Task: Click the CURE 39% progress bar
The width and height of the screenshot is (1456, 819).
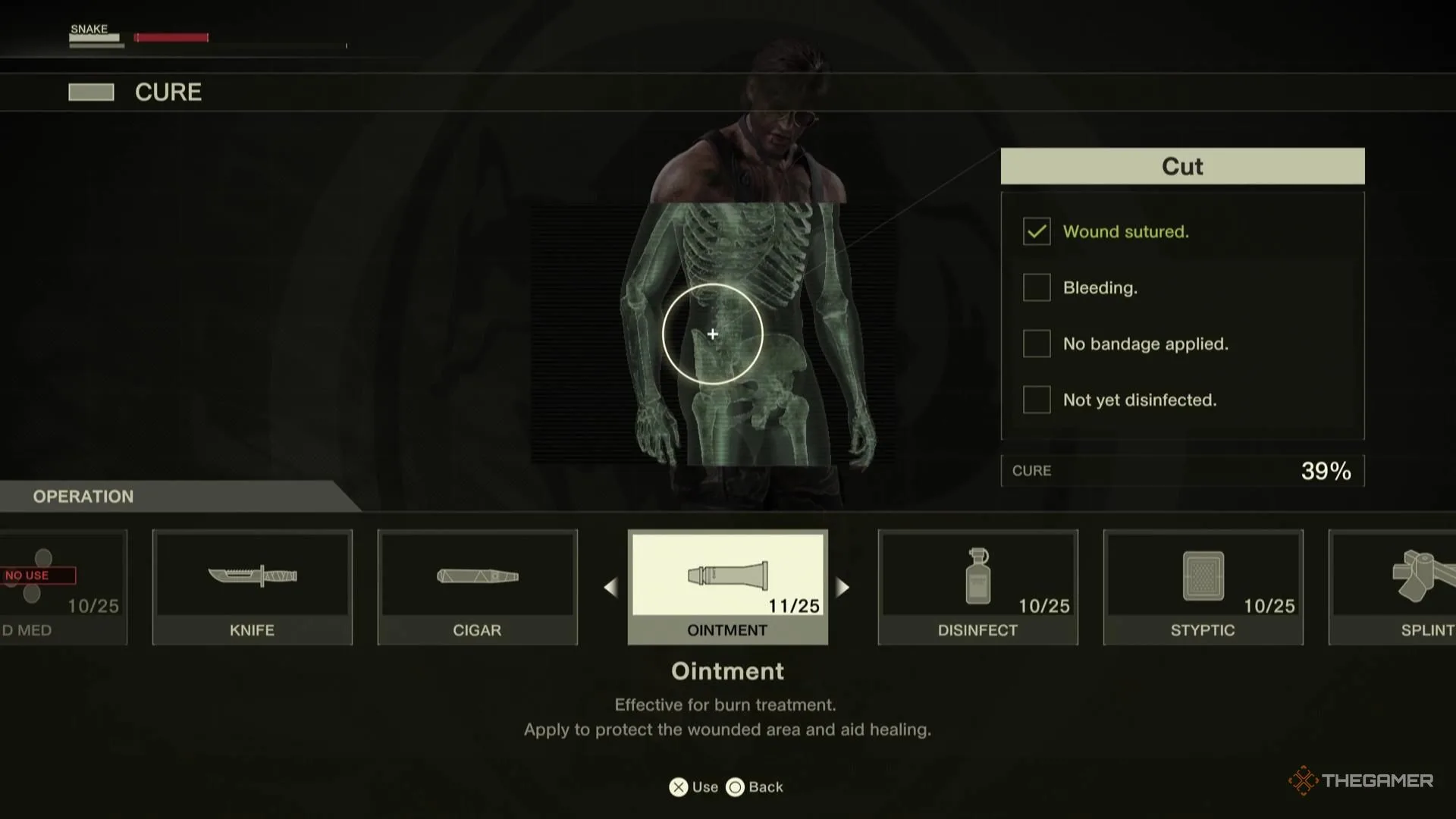Action: [1181, 470]
